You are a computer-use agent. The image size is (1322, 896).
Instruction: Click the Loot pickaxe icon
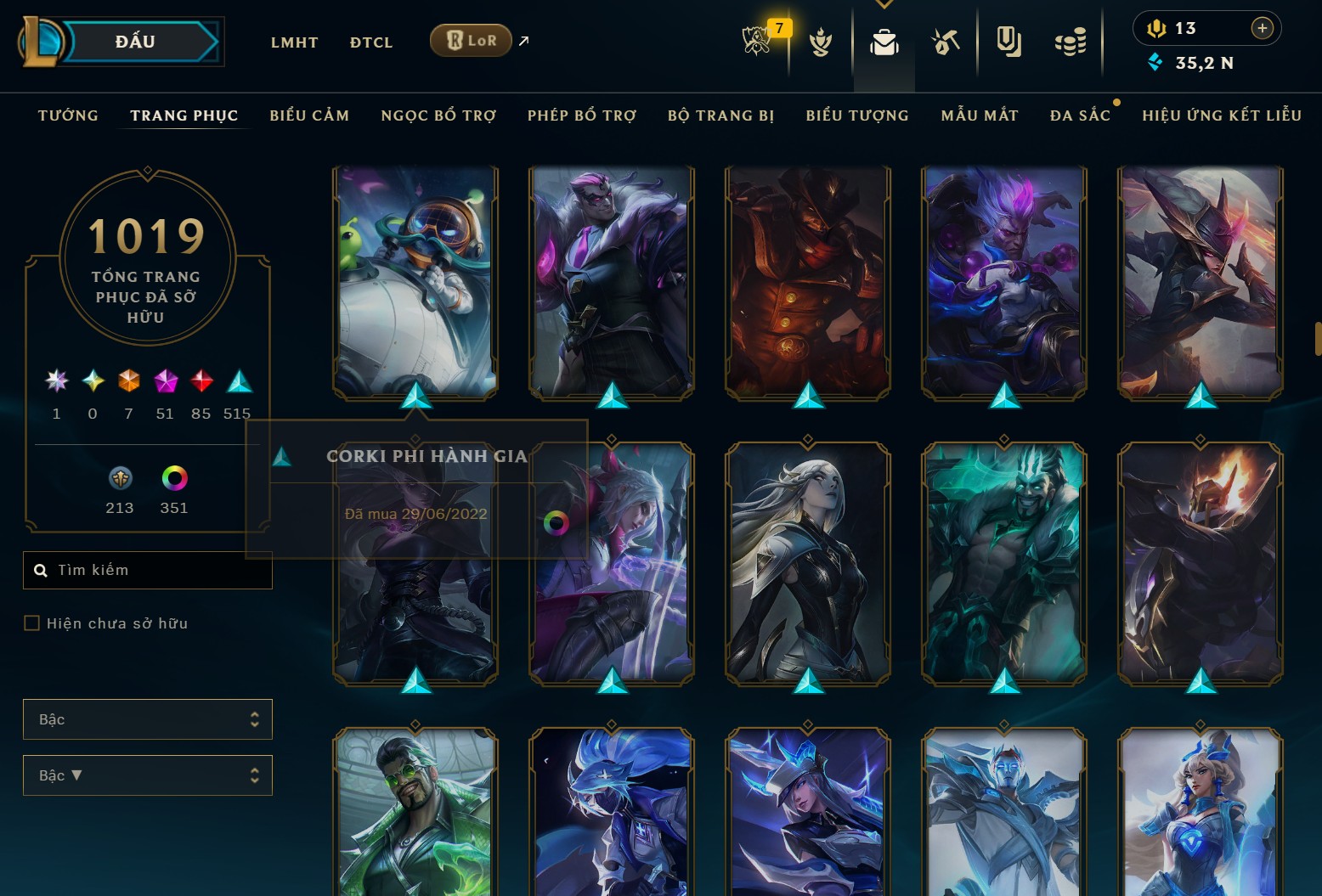(x=946, y=41)
